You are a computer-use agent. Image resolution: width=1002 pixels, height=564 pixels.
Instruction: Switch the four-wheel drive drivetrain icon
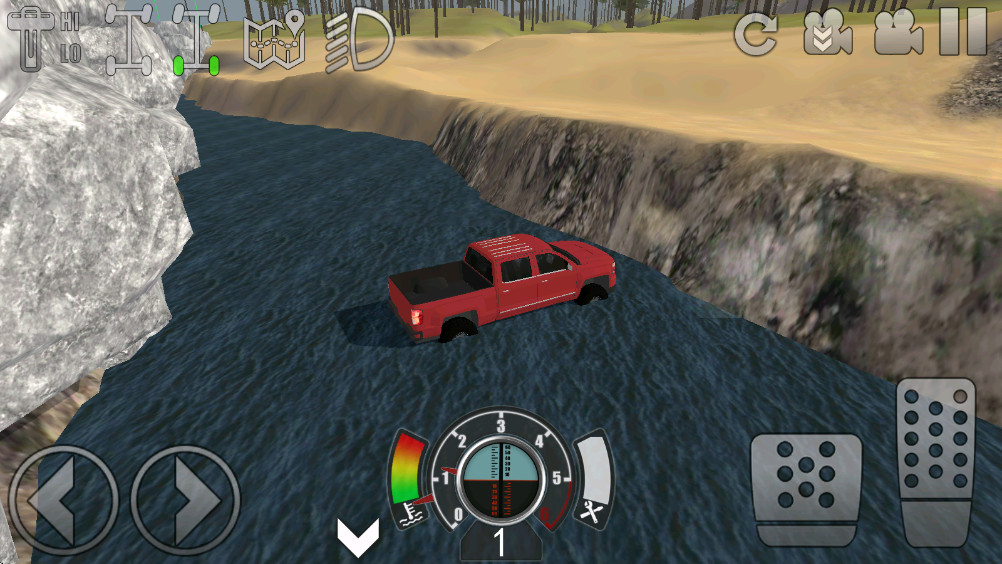(127, 38)
